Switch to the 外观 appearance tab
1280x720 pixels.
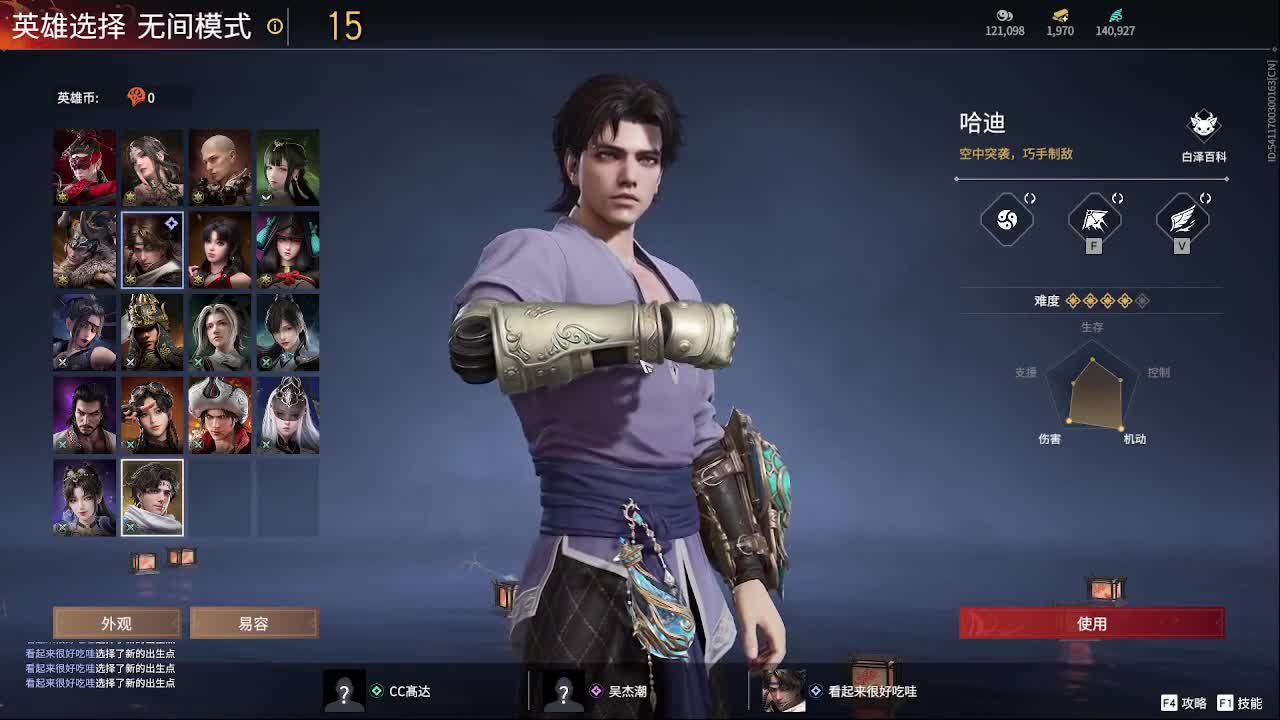[x=117, y=623]
